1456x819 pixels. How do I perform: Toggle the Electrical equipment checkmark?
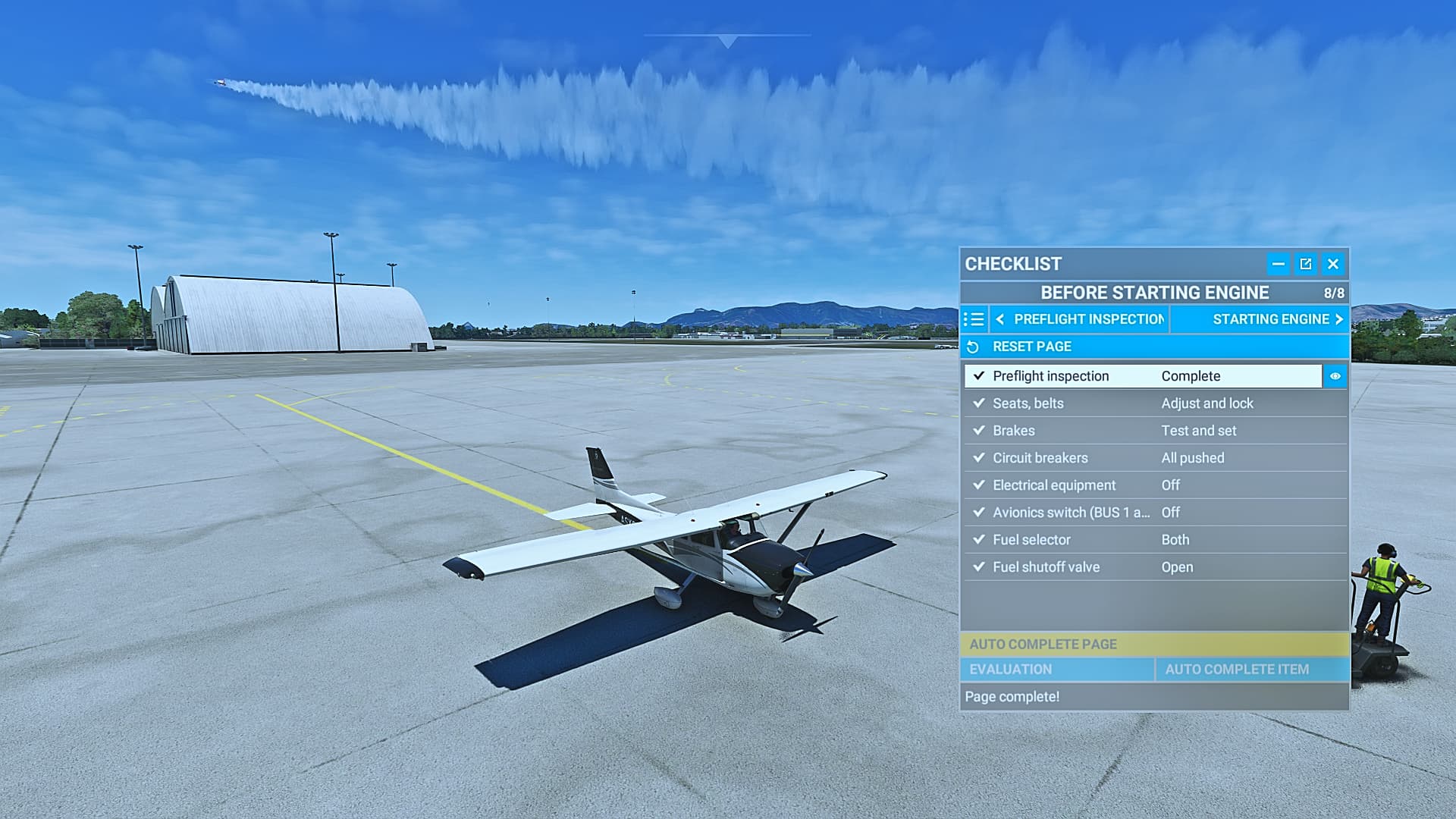click(979, 485)
